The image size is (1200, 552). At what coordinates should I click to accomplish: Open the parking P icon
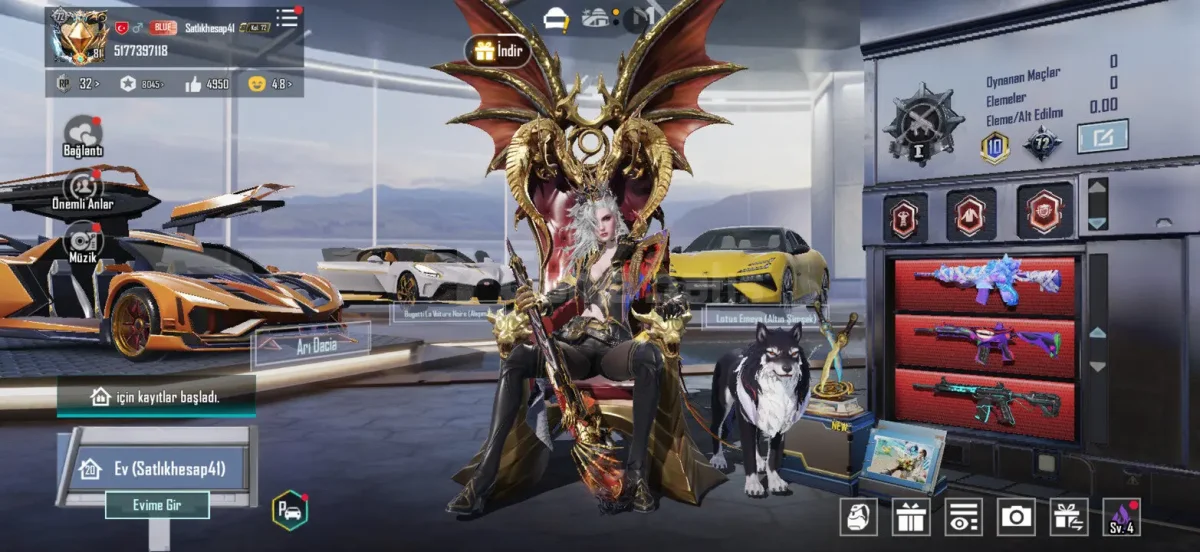tap(289, 510)
